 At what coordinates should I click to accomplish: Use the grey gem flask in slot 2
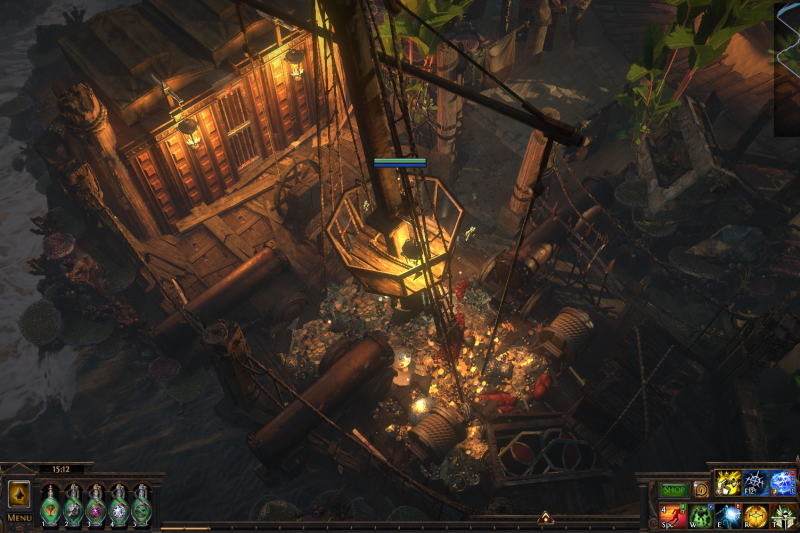73,505
